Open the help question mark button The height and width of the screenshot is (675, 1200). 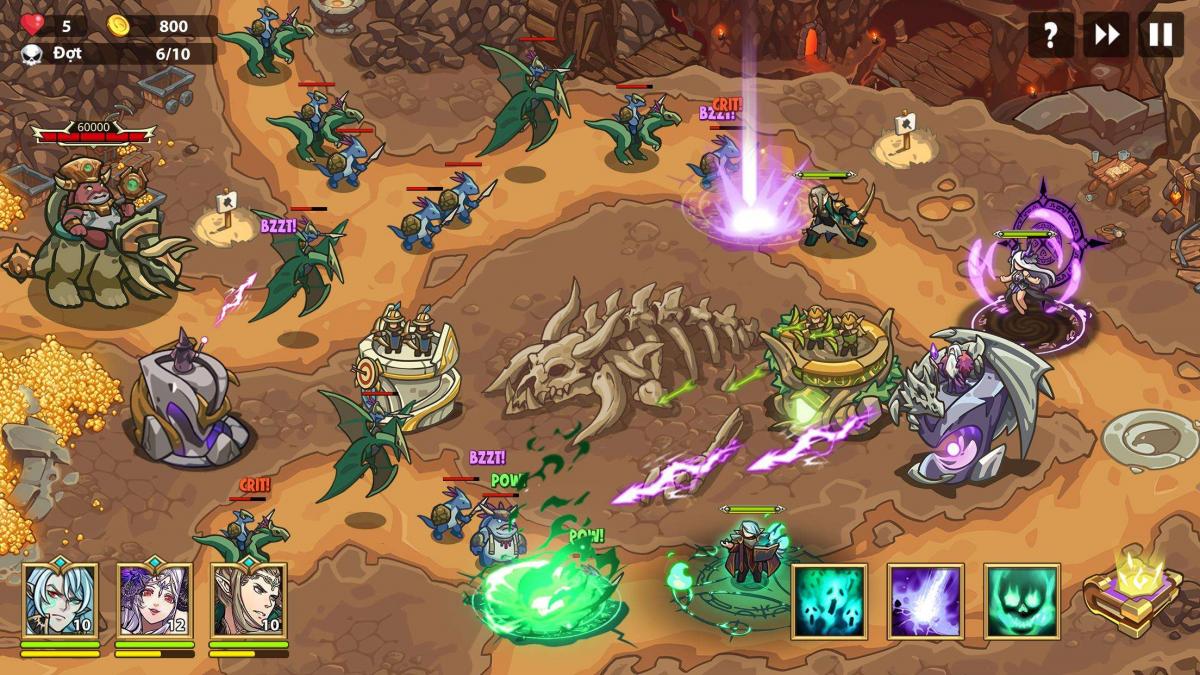1050,36
